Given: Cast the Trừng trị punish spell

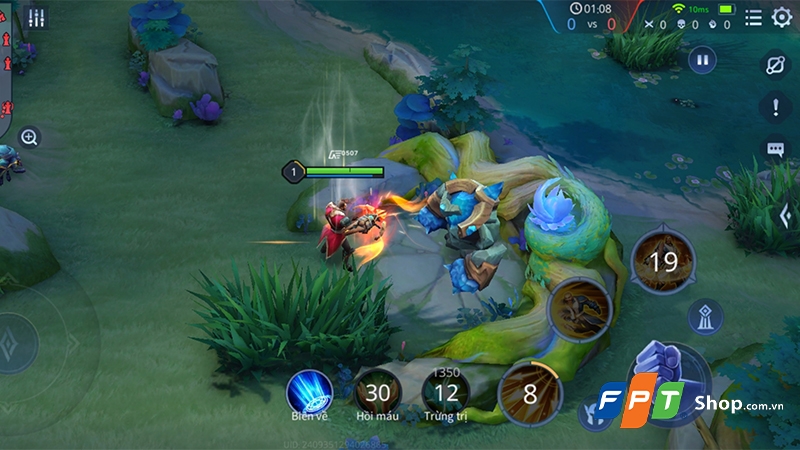Looking at the screenshot, I should (447, 391).
